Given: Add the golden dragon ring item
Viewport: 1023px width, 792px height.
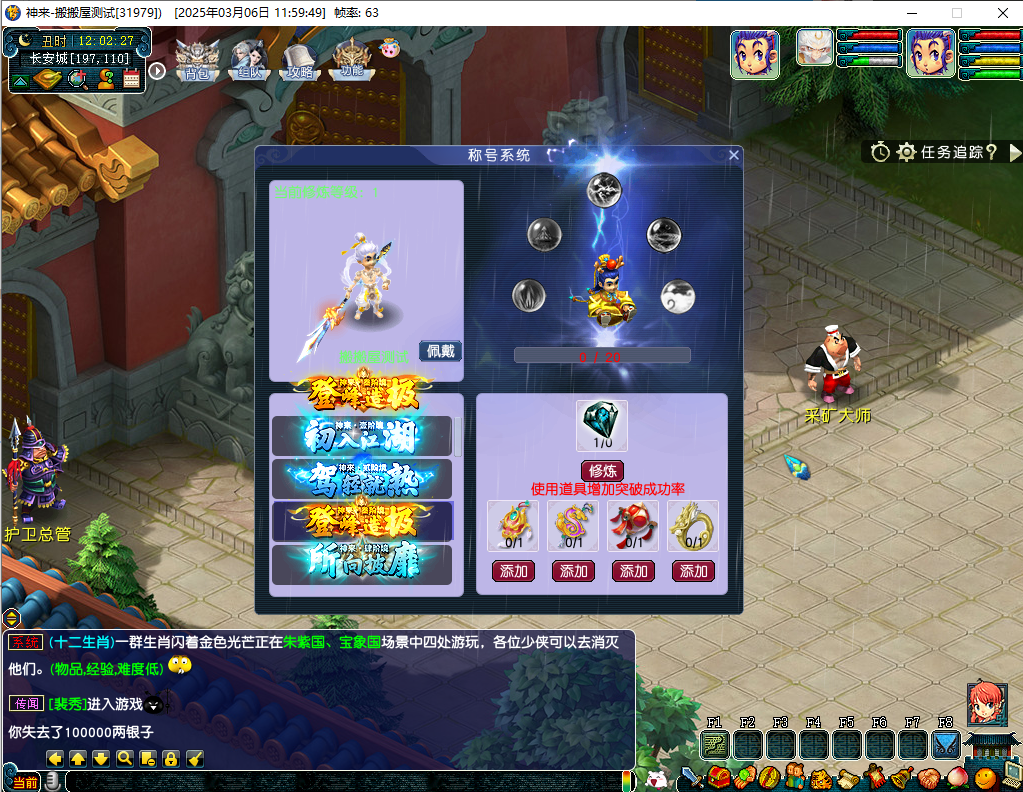Looking at the screenshot, I should click(x=694, y=571).
